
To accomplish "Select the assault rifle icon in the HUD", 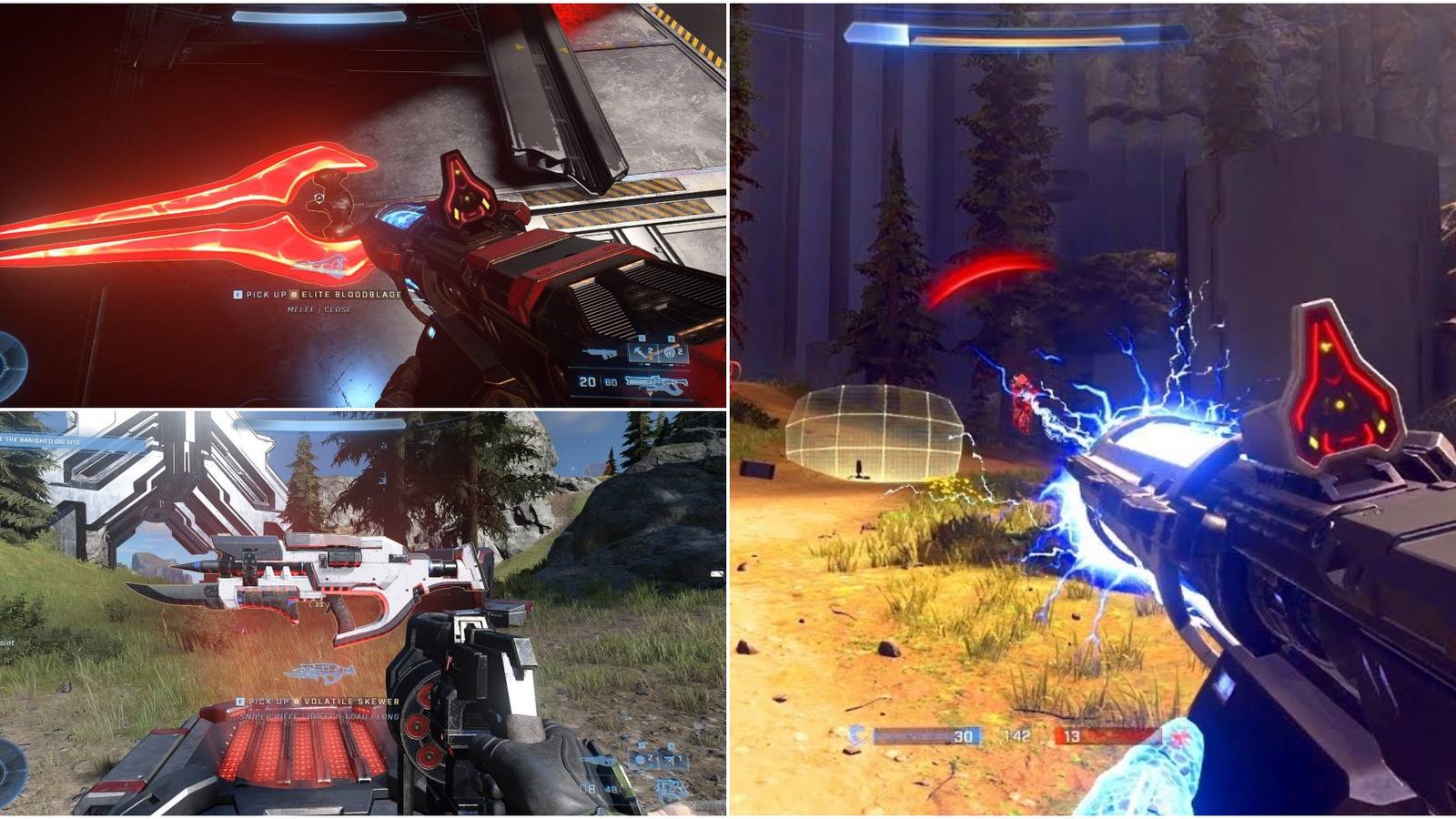I will pos(598,352).
